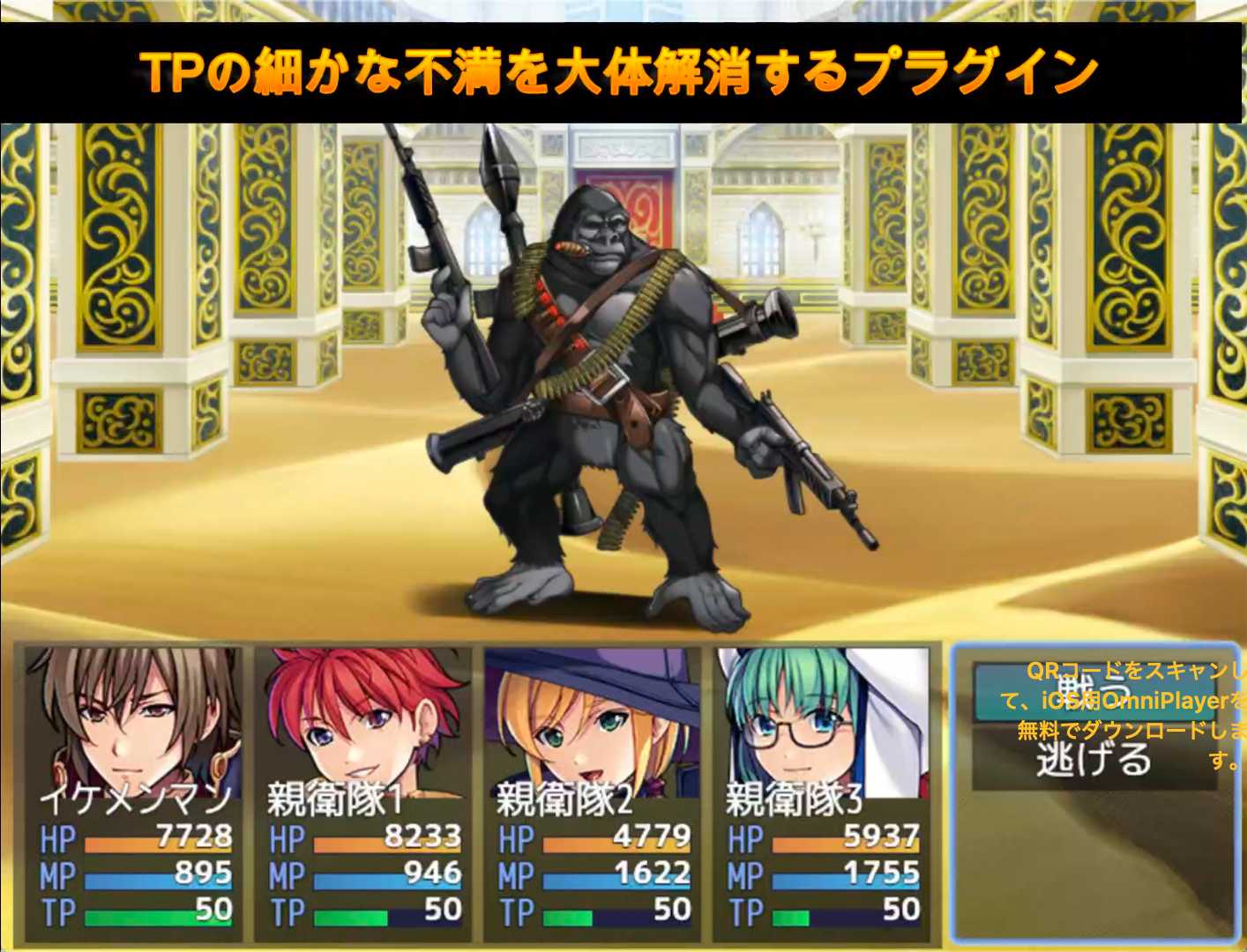Image resolution: width=1247 pixels, height=952 pixels.
Task: Choose the 逃げる escape command
Action: click(x=1094, y=758)
